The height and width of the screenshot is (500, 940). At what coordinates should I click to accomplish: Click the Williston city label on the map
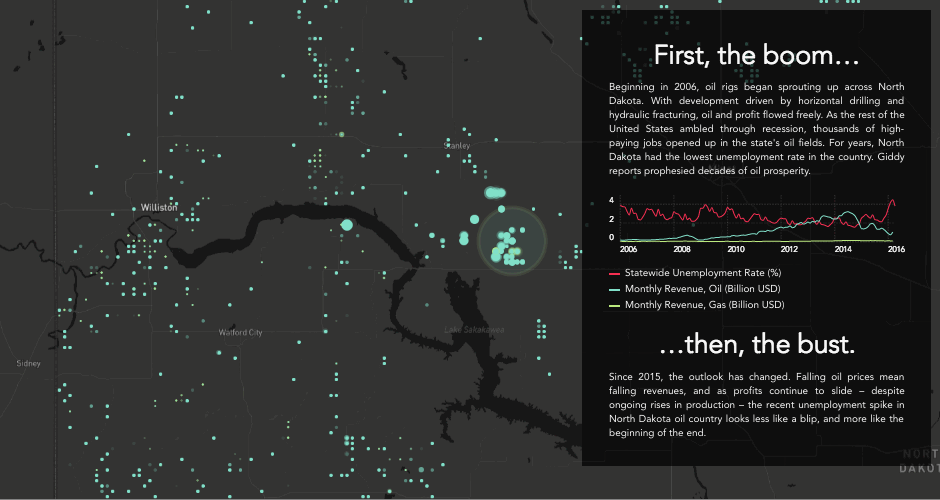point(159,207)
